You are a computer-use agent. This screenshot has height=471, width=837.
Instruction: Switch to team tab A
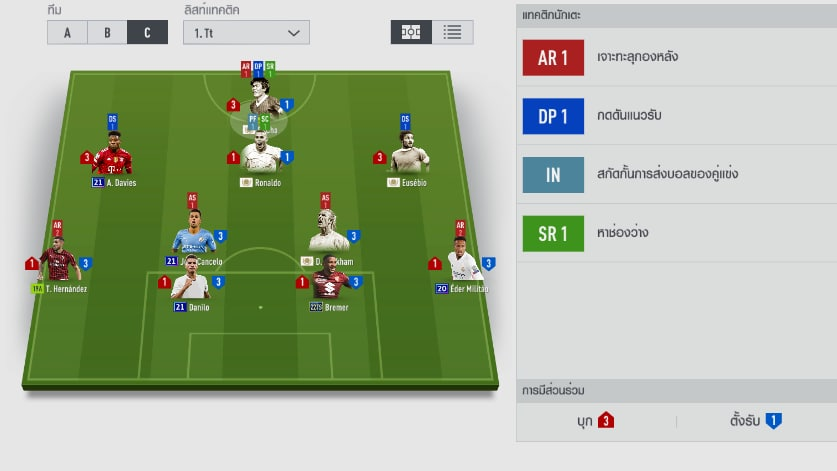67,32
